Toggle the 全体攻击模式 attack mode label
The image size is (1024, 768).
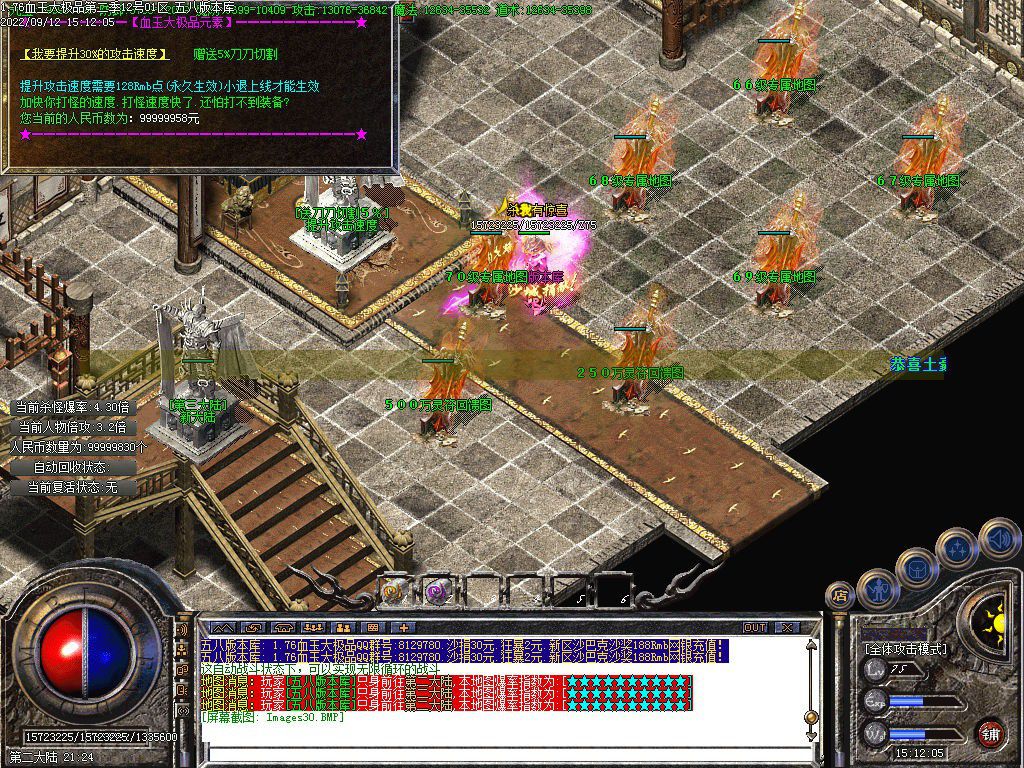905,649
